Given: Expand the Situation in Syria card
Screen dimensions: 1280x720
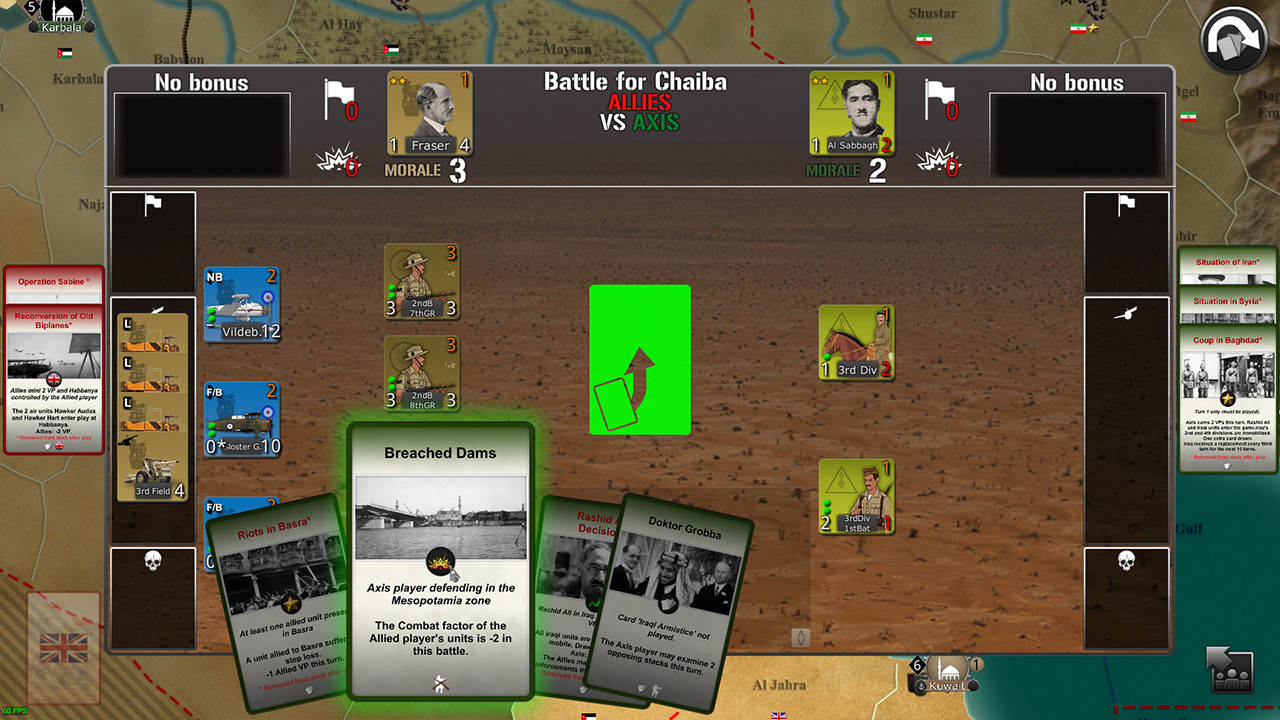Looking at the screenshot, I should [1228, 302].
